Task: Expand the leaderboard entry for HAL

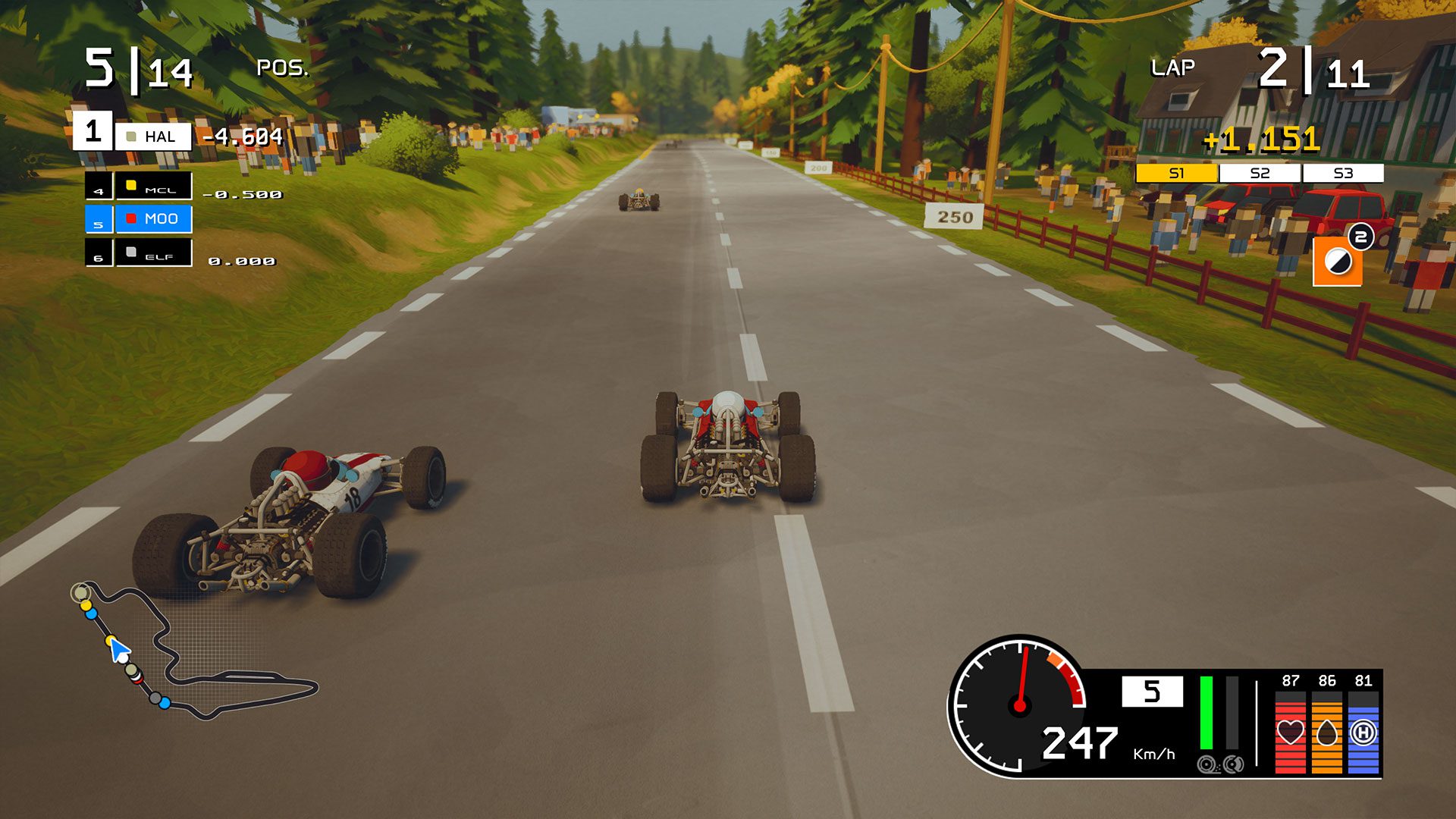Action: point(154,137)
